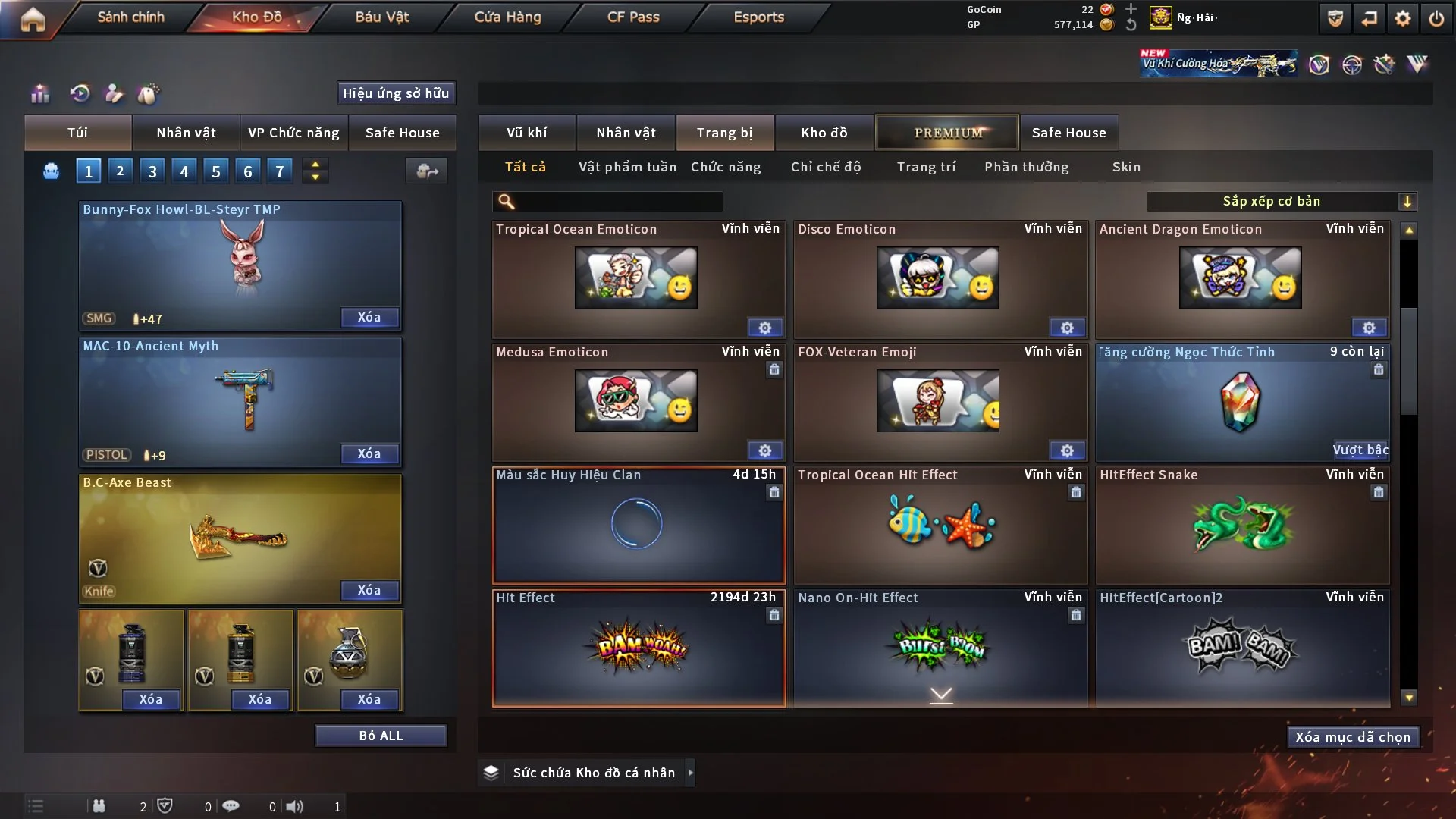Screen dimensions: 1456x819
Task: Filter by Trang trí subcategory
Action: (x=926, y=167)
